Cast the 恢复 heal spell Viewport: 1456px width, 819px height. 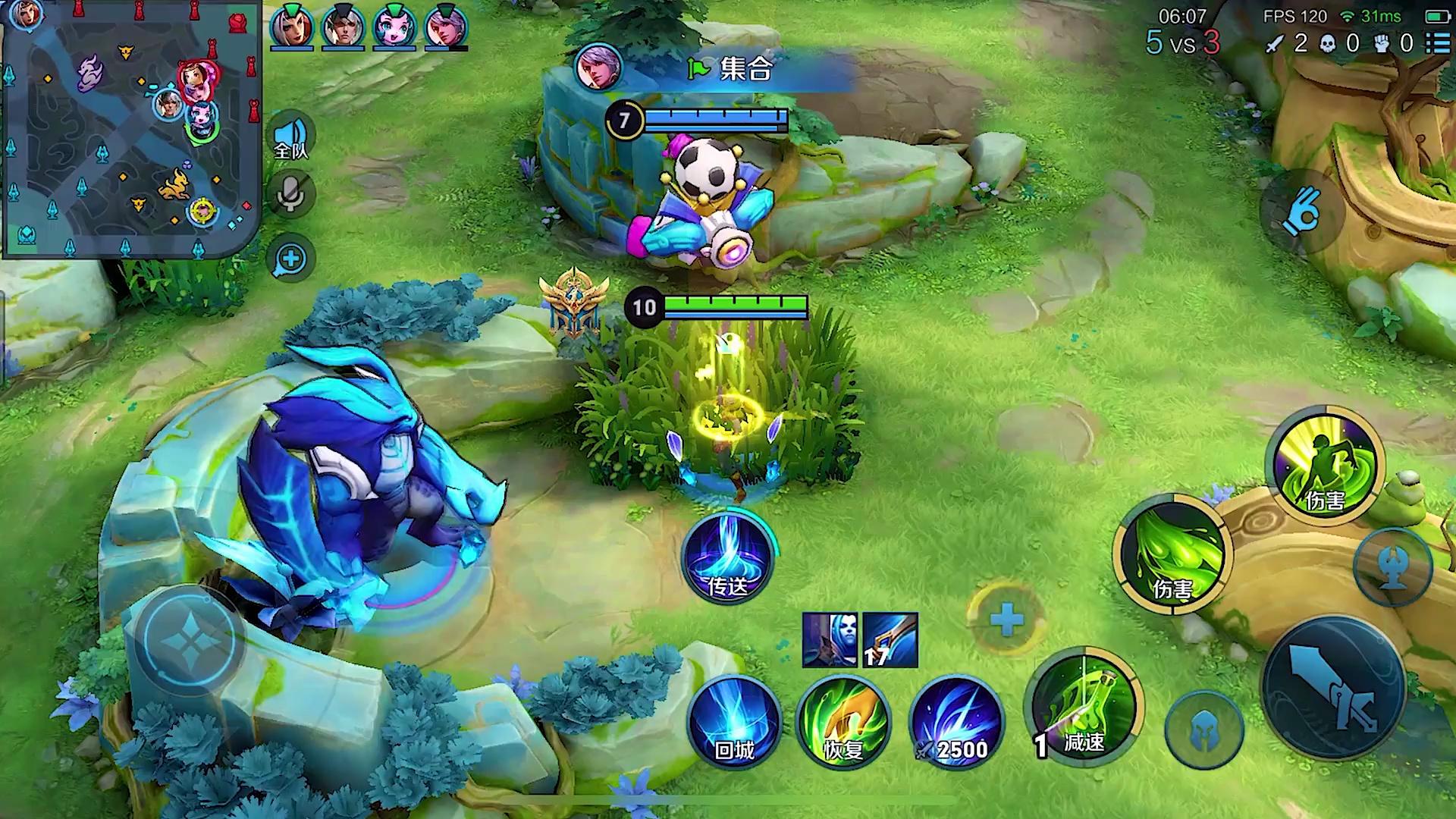point(843,720)
